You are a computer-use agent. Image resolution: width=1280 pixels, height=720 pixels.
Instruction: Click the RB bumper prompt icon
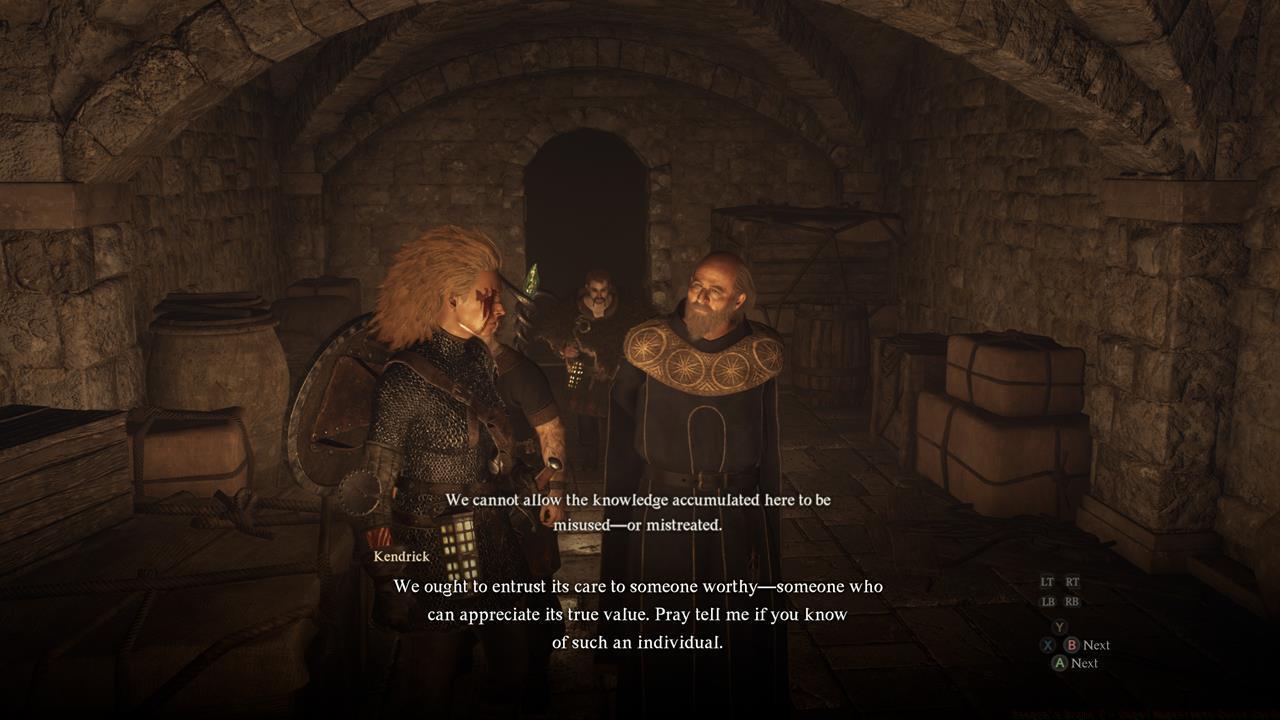tap(1072, 601)
